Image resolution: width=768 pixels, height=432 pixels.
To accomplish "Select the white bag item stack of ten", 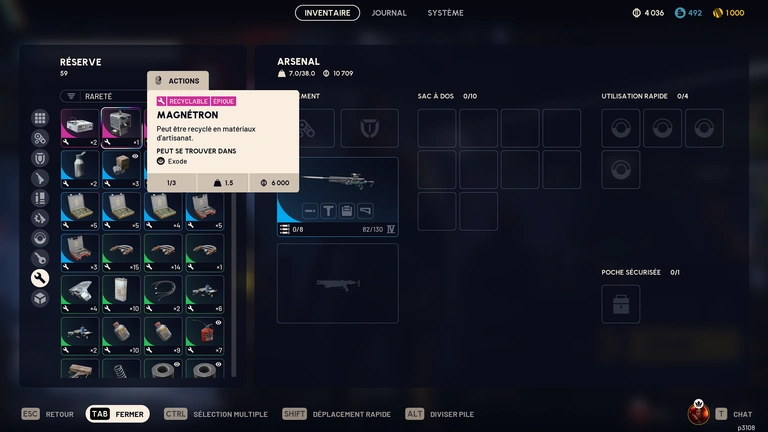I will (x=122, y=291).
